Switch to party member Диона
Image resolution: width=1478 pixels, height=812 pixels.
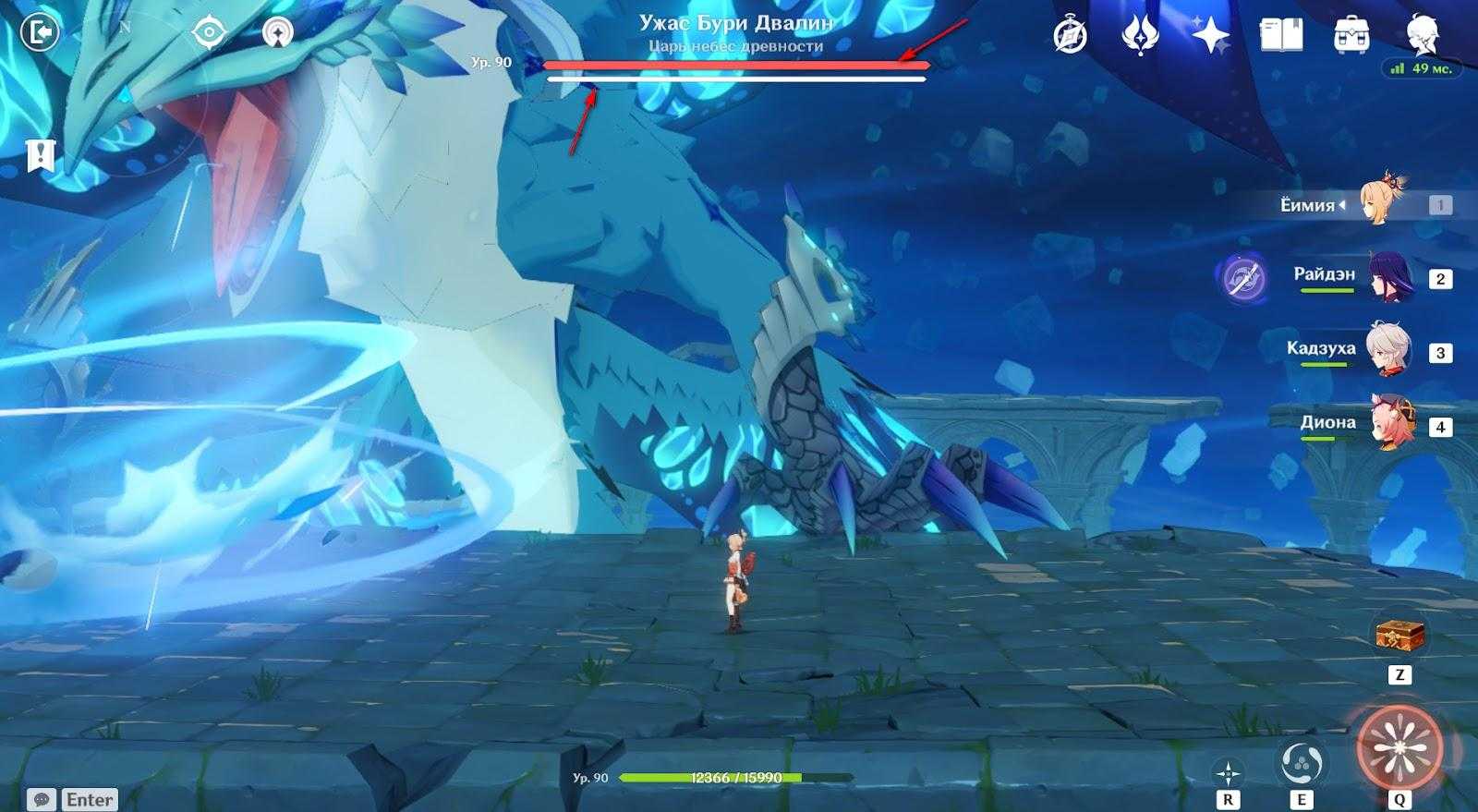click(x=1387, y=424)
